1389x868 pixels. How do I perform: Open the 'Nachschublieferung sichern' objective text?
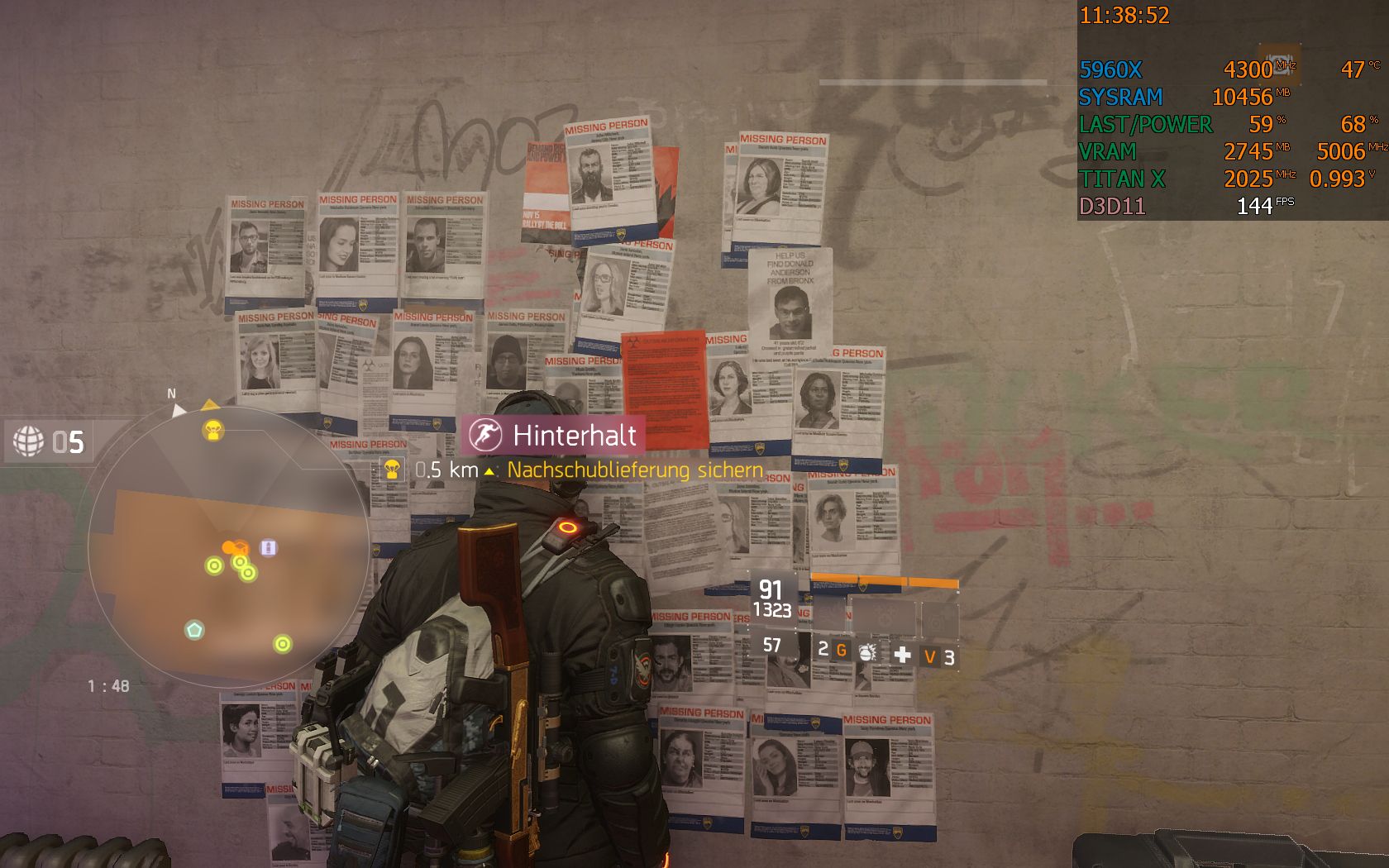633,468
